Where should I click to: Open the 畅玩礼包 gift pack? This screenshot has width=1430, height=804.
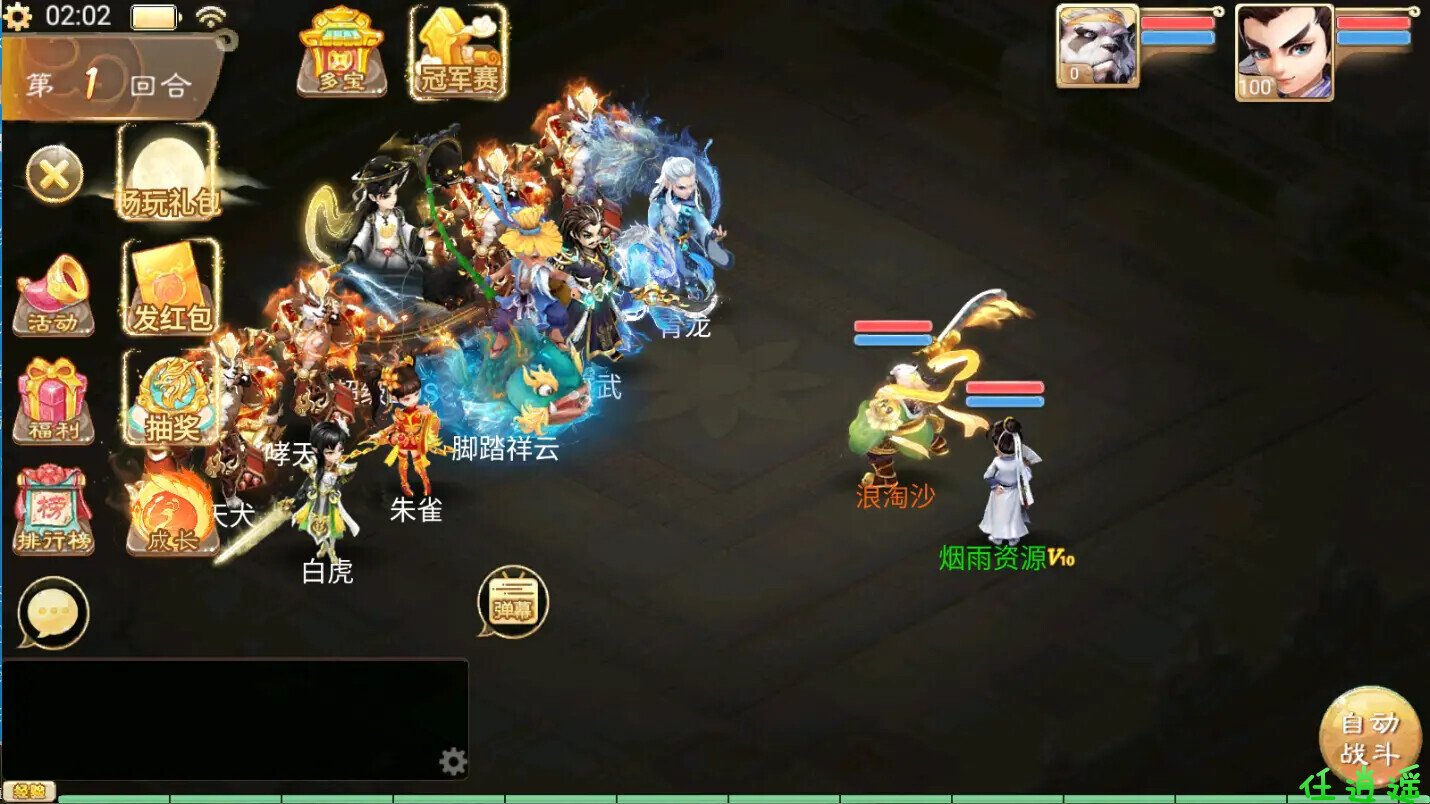(168, 174)
